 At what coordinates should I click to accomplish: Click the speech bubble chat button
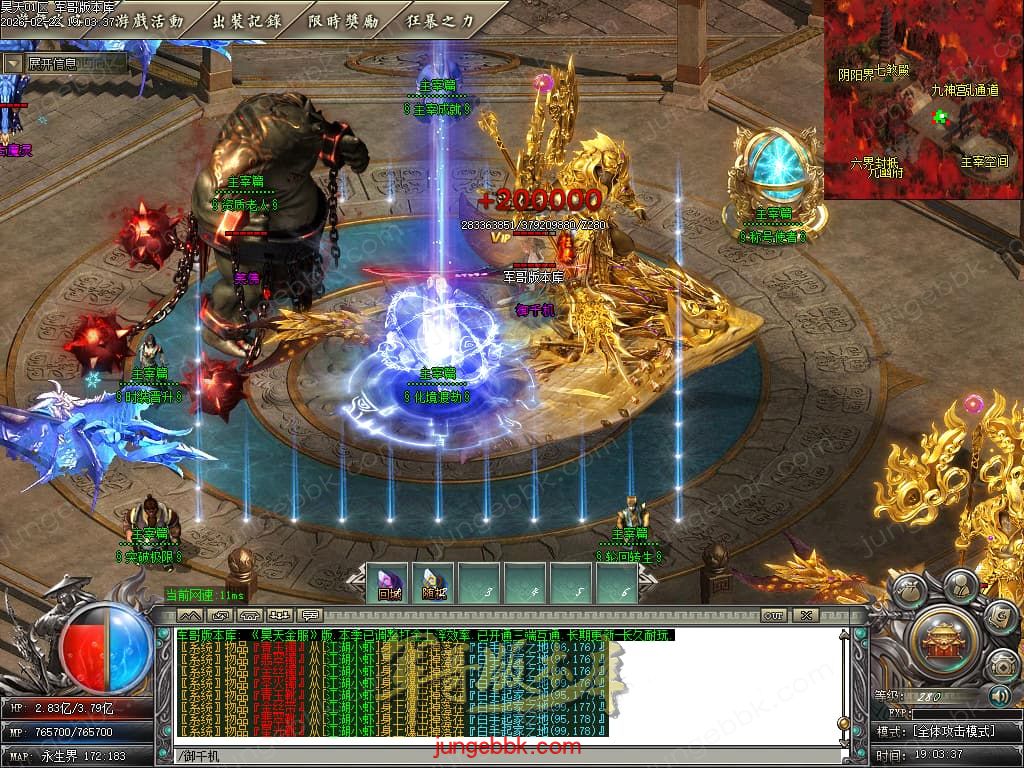[310, 615]
